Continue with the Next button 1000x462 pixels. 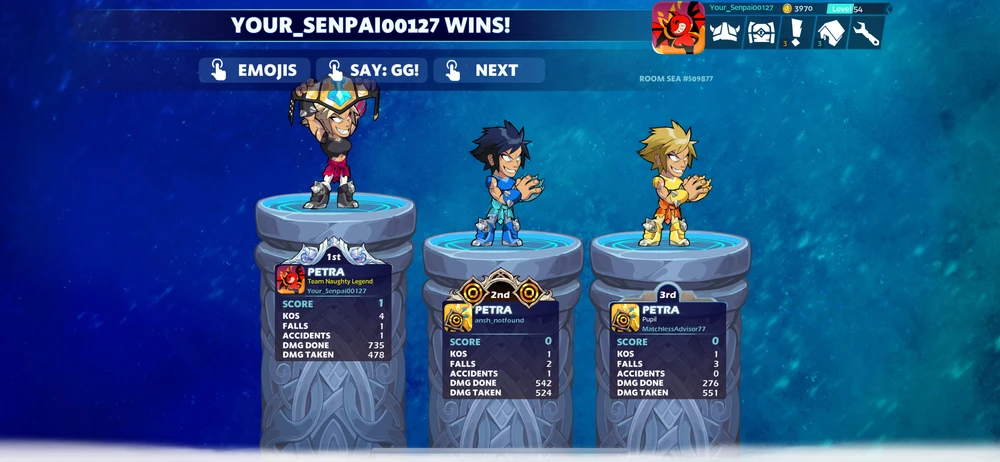[488, 70]
